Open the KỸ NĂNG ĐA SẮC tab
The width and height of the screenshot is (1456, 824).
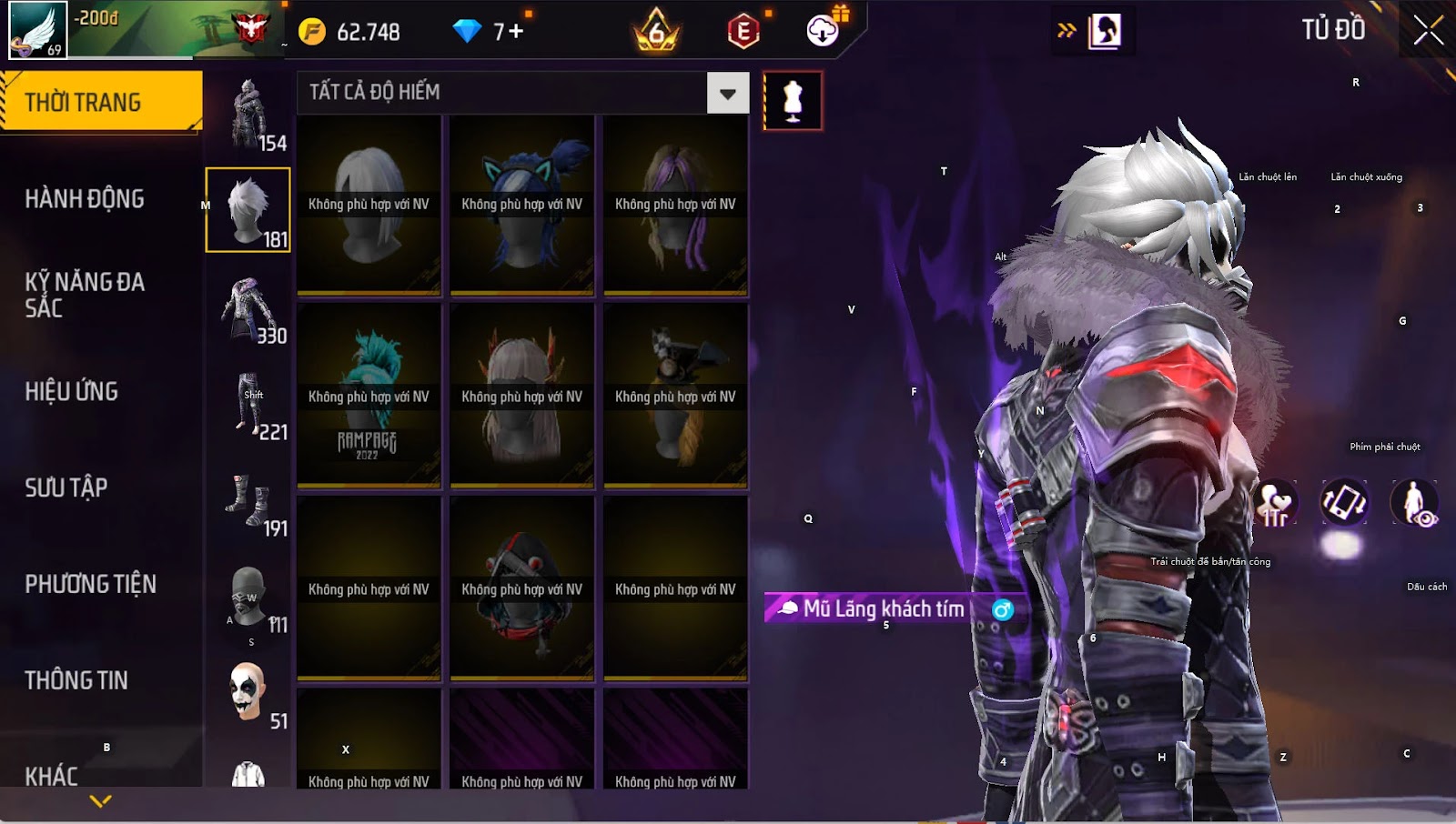(x=85, y=295)
